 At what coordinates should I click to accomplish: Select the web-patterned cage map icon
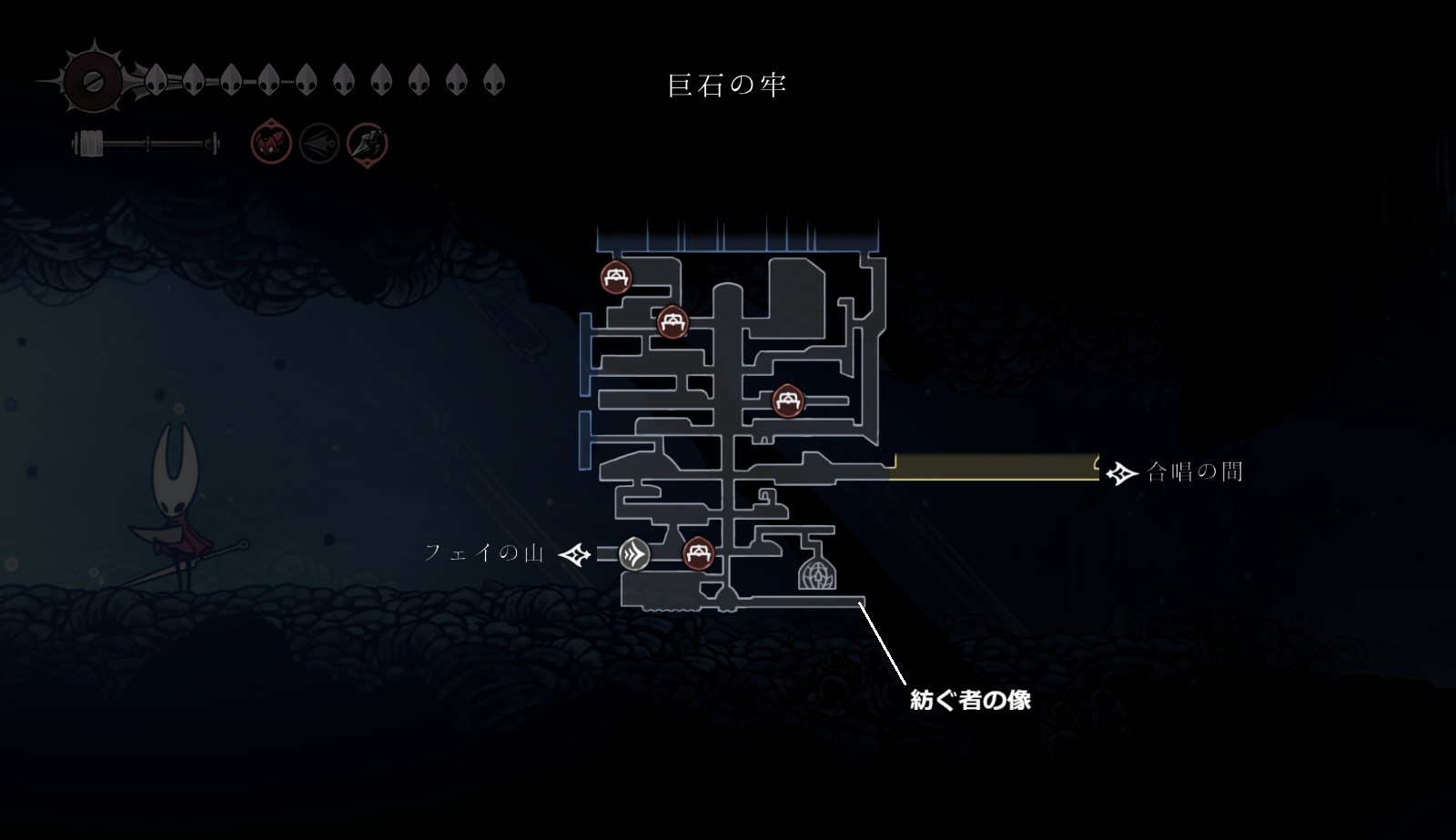pos(816,573)
